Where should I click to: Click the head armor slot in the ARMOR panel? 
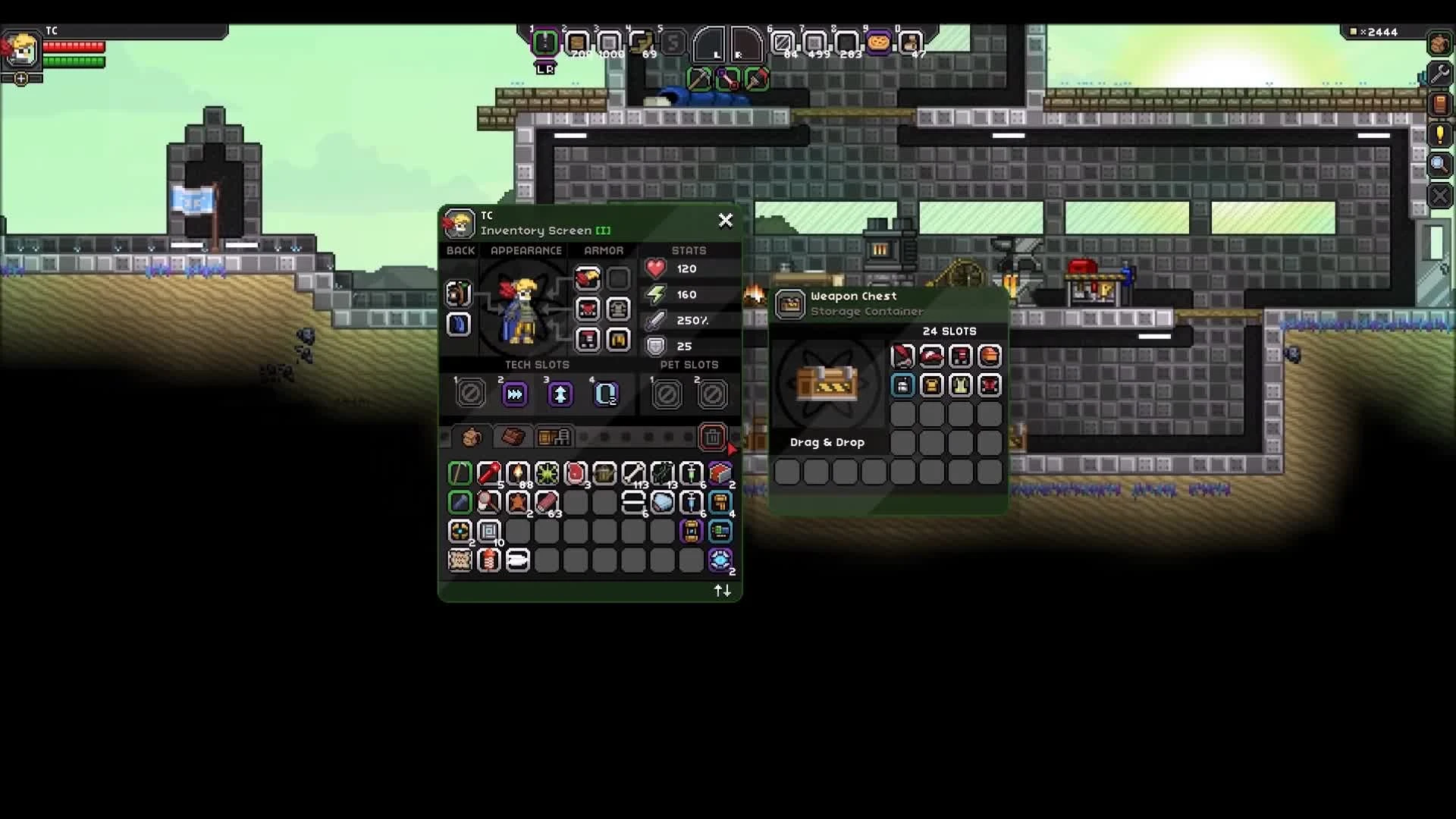(x=586, y=278)
